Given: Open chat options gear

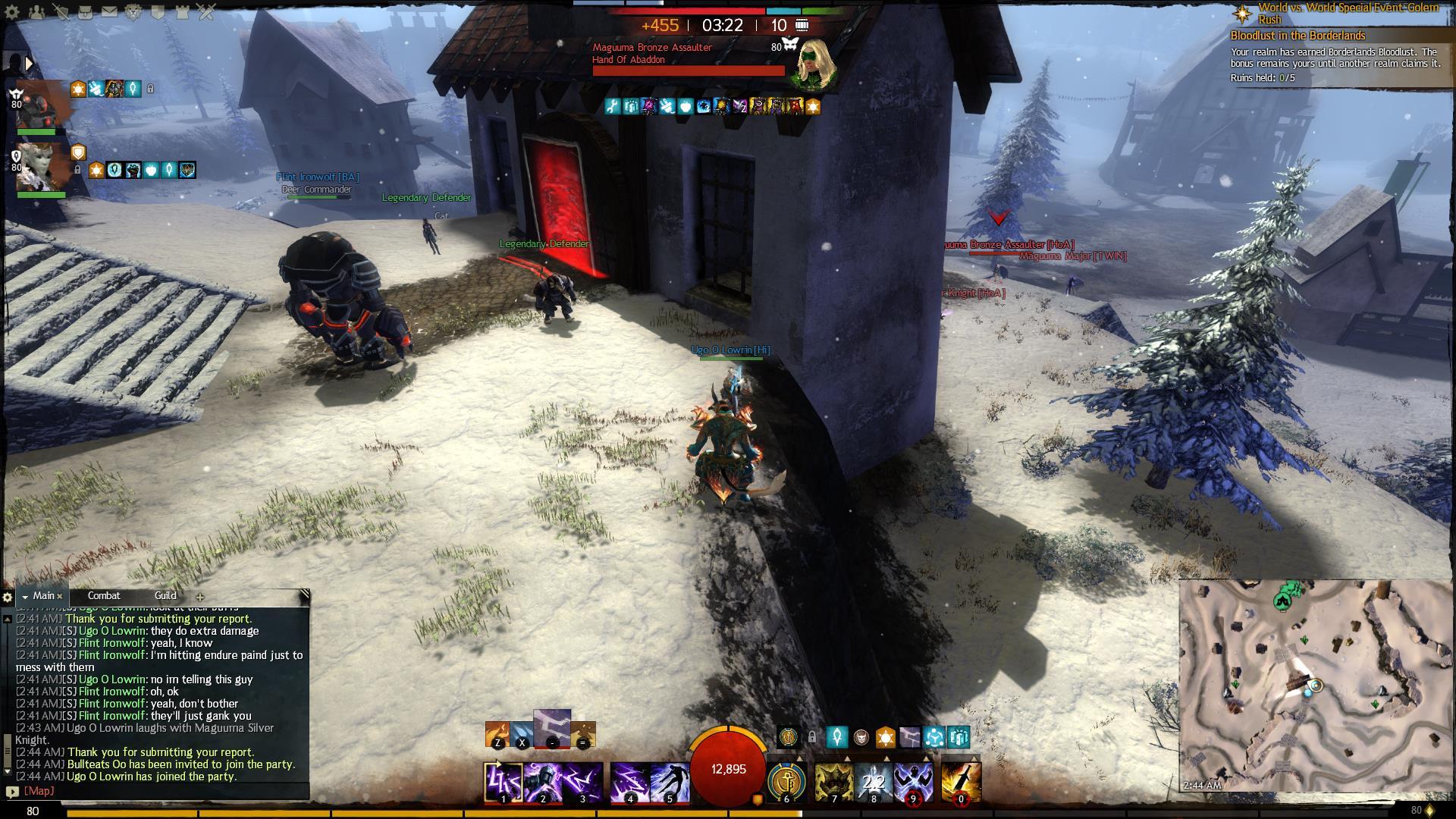Looking at the screenshot, I should 8,597.
